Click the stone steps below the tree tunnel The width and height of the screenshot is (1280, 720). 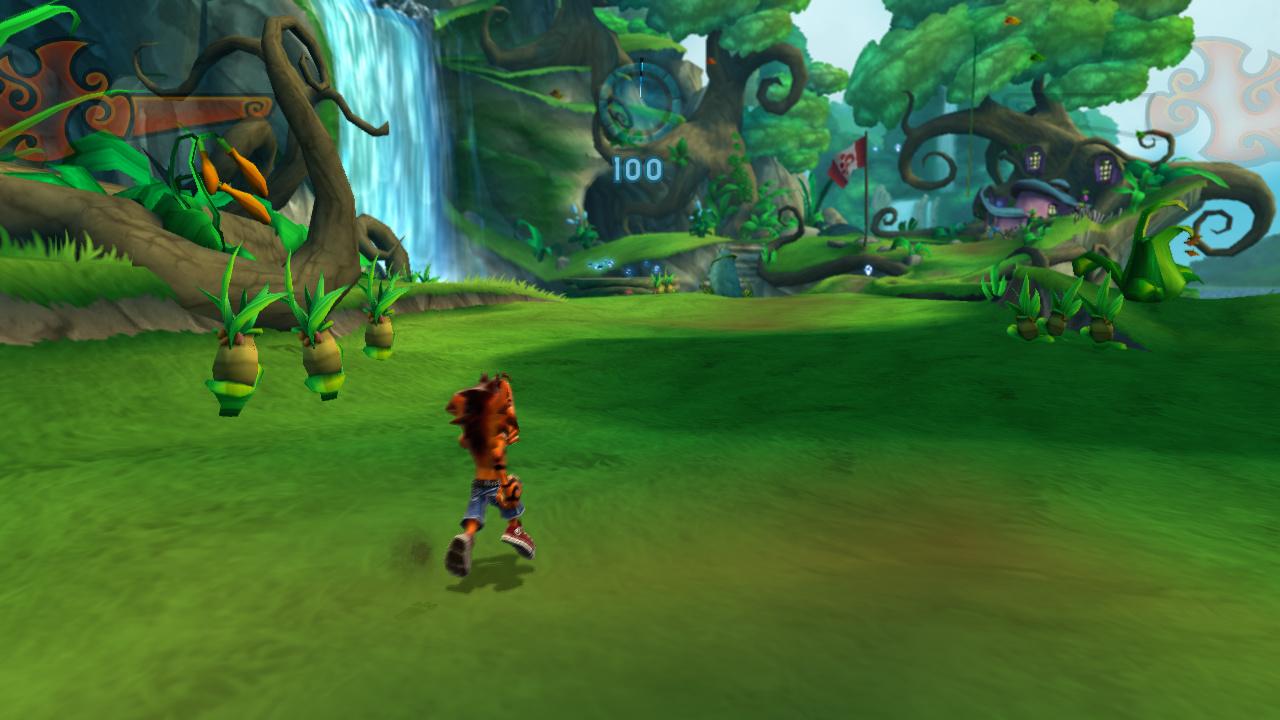click(747, 262)
